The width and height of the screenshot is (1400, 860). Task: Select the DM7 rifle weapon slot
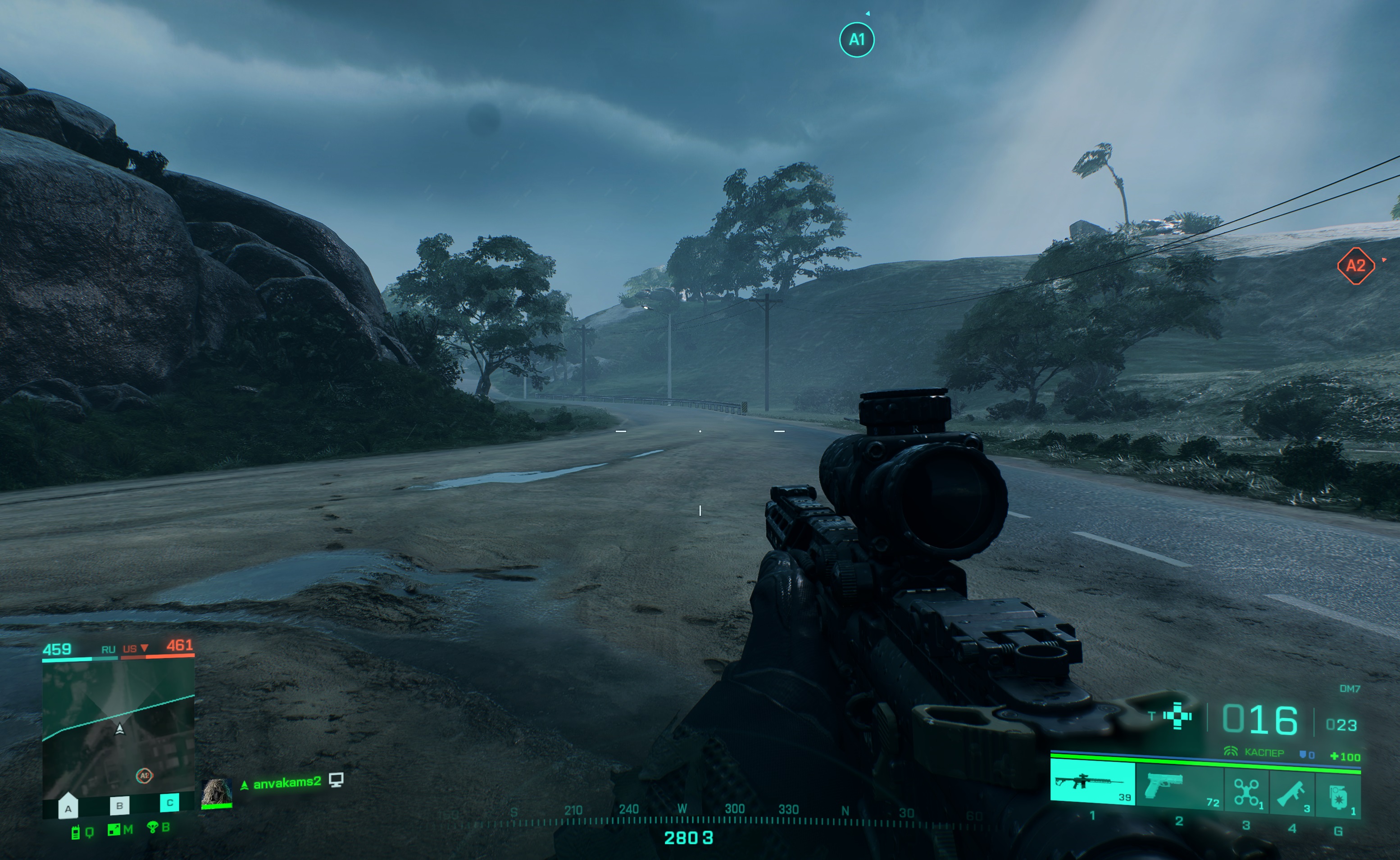pos(1092,784)
